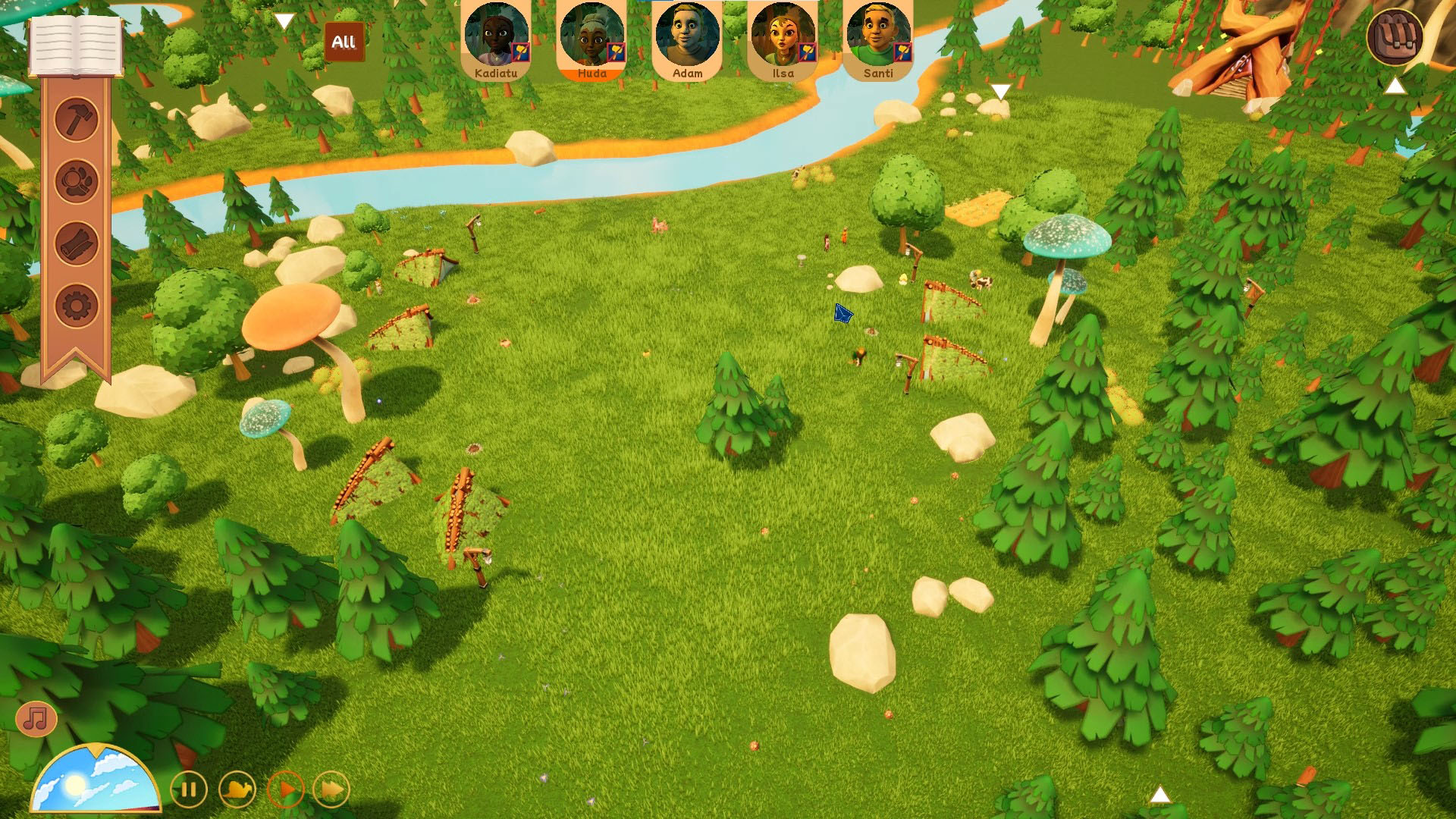
Task: Activate fast-forward speed
Action: pos(331,790)
